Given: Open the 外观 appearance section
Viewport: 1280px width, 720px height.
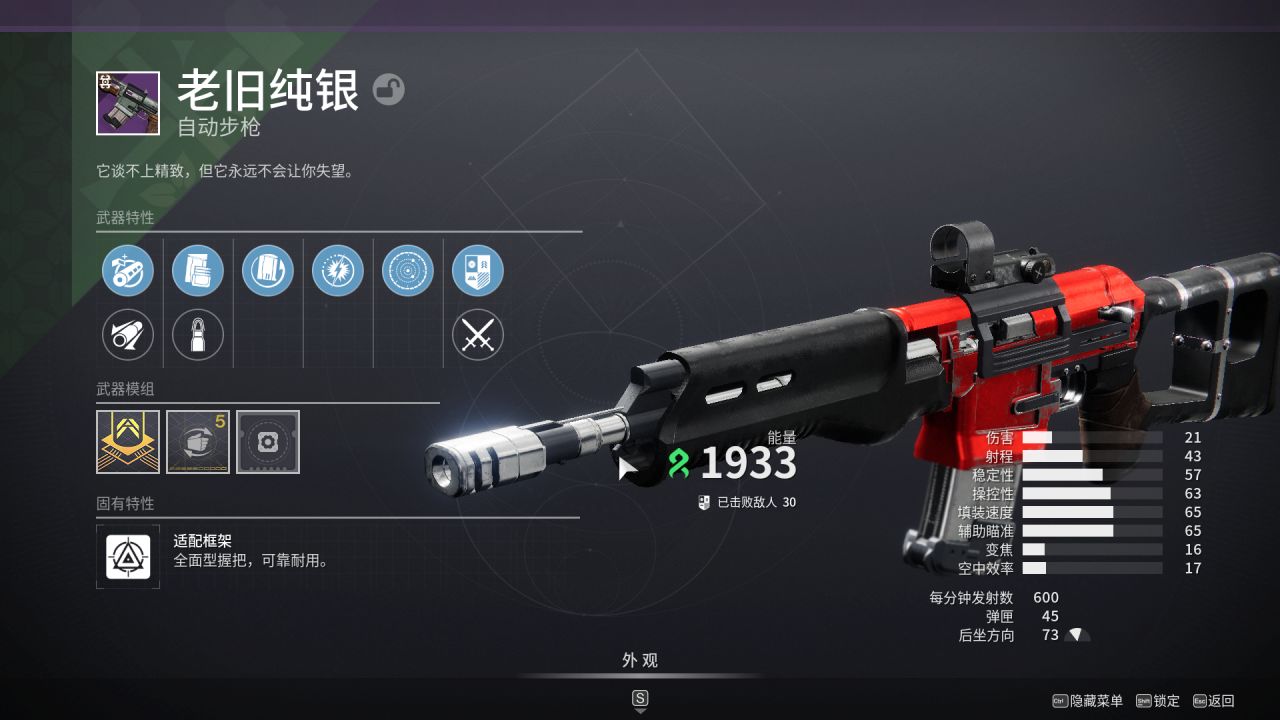Looking at the screenshot, I should [x=640, y=661].
